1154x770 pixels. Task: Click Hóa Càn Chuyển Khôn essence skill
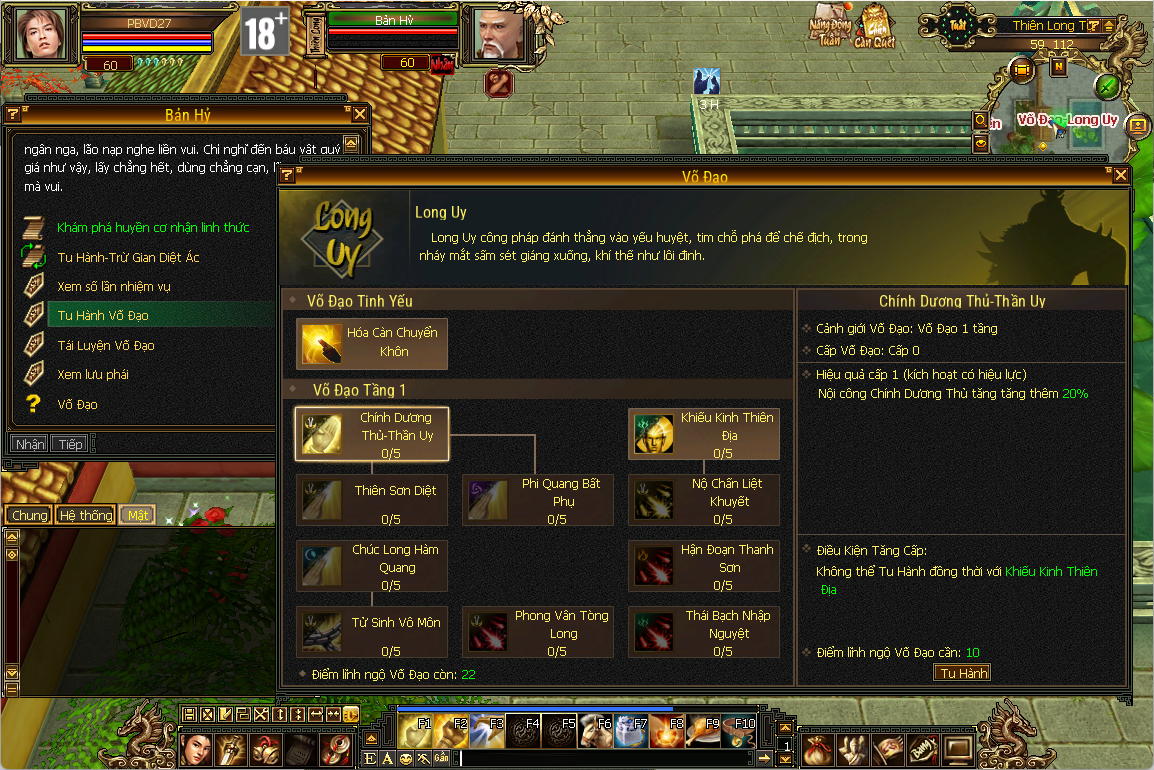372,343
